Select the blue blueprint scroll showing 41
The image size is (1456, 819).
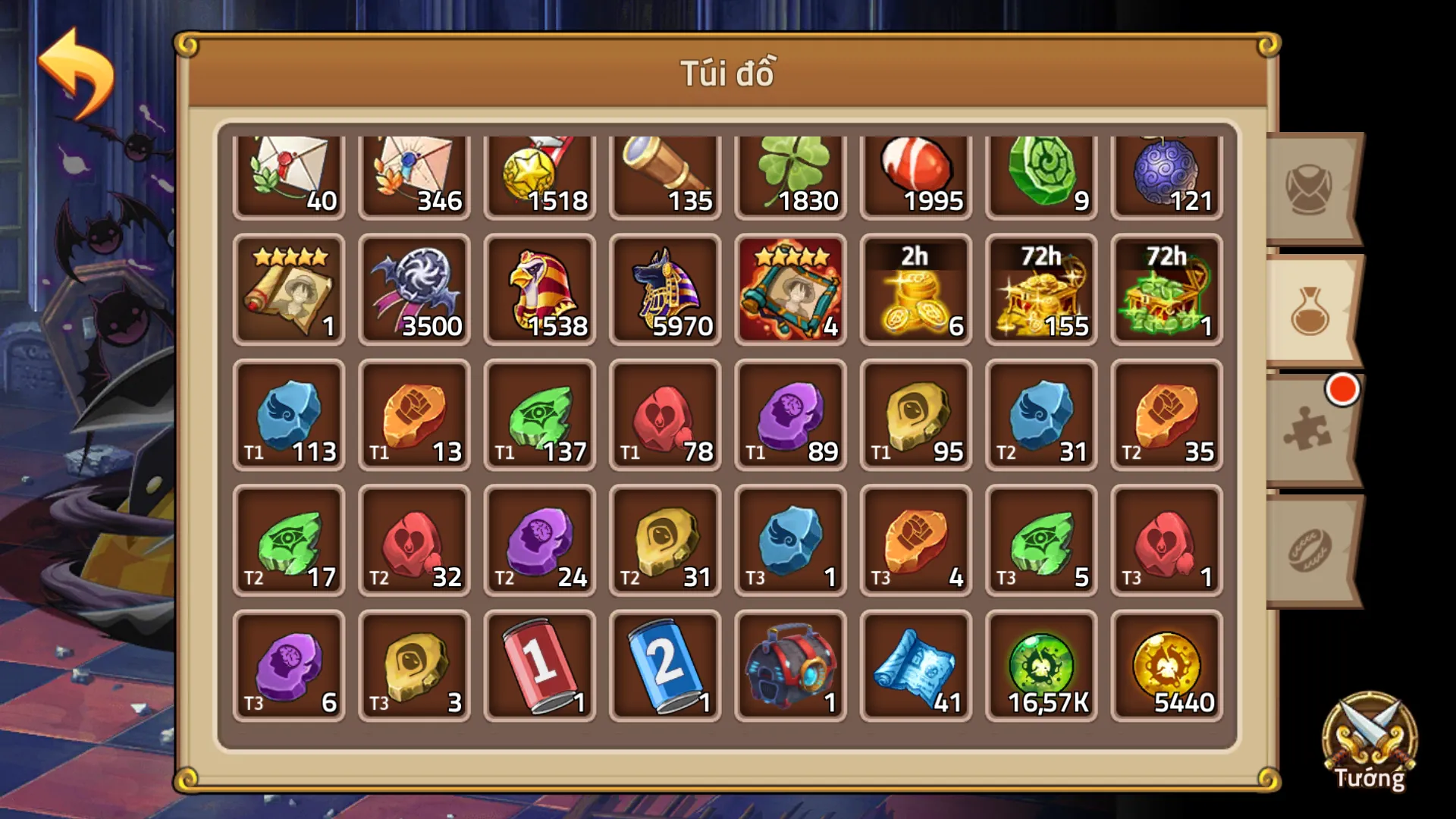point(915,664)
